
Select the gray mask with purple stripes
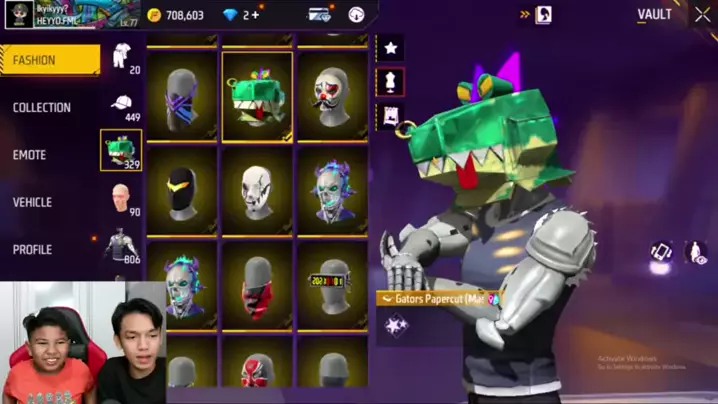point(182,96)
